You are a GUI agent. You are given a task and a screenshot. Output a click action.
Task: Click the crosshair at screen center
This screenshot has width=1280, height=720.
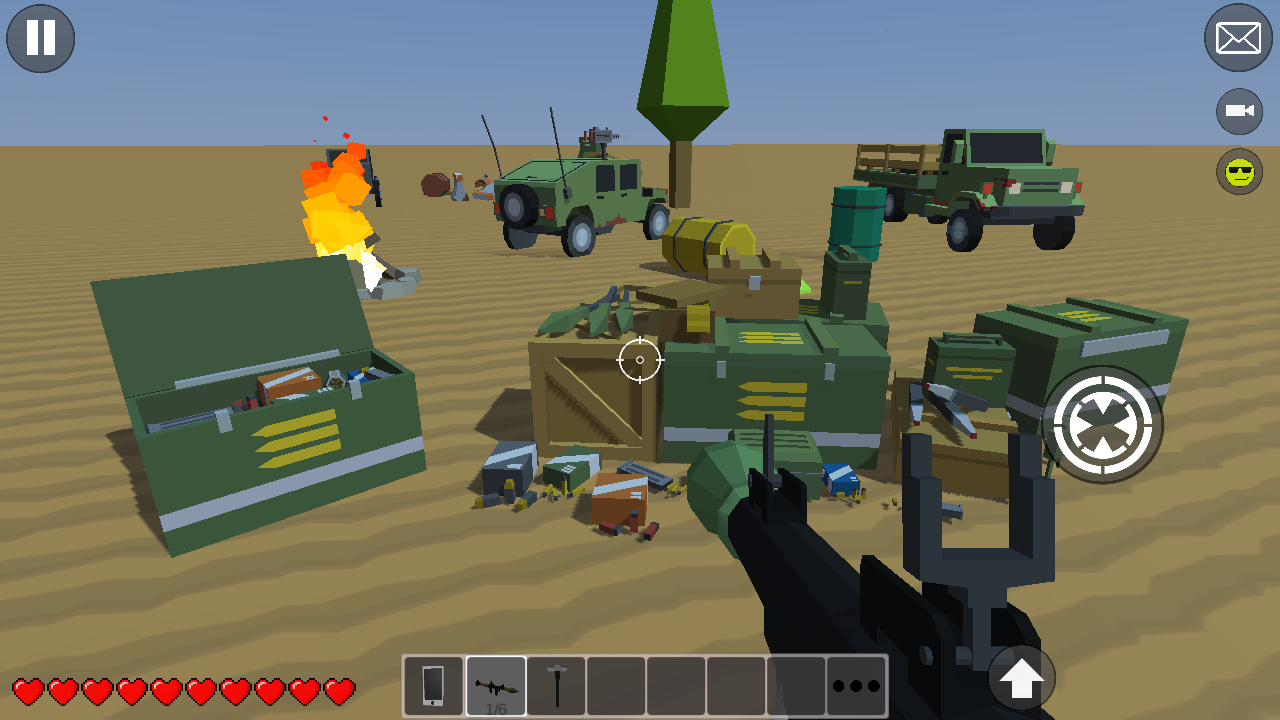(638, 361)
